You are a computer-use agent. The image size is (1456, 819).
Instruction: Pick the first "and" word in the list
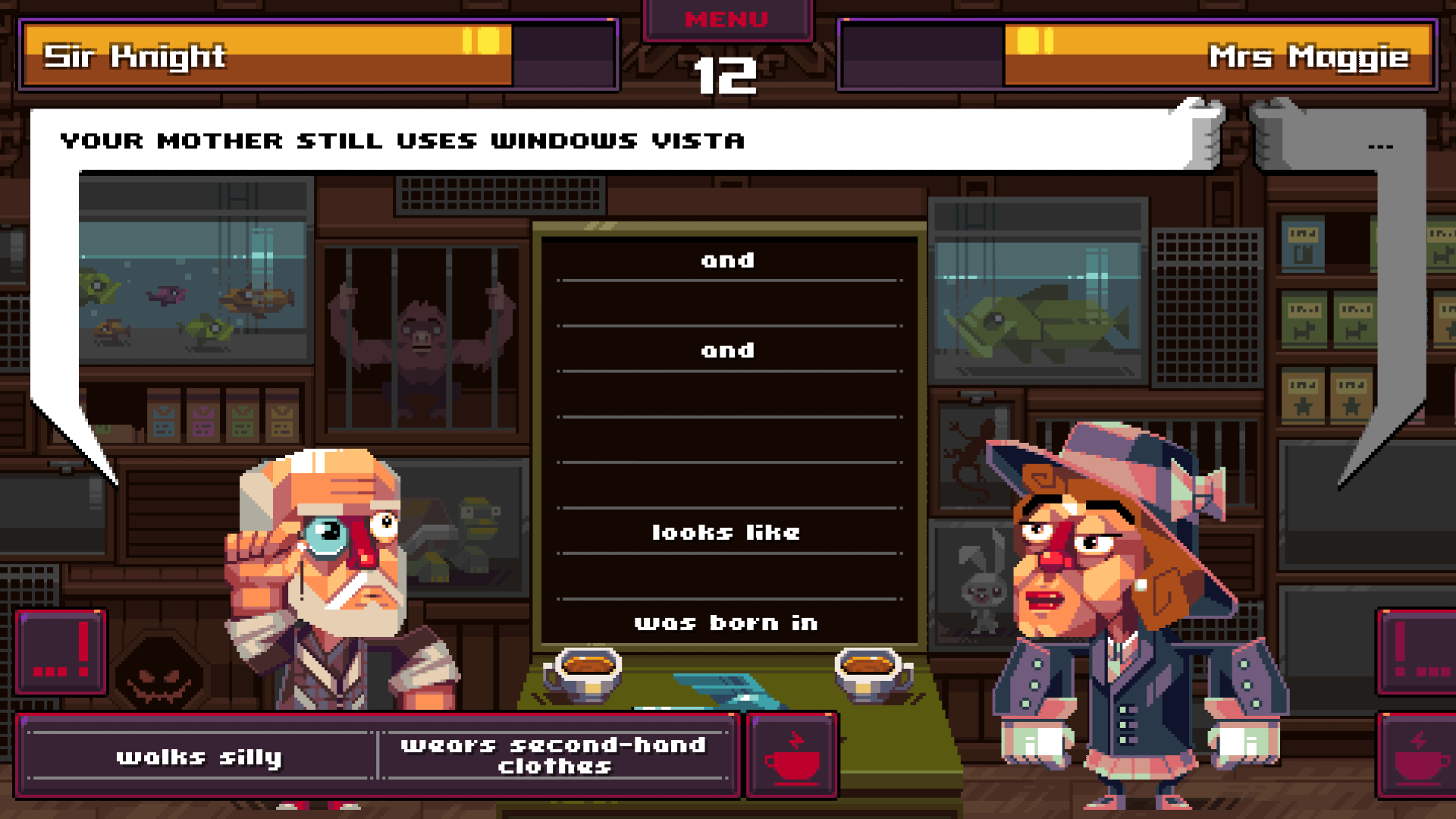[x=728, y=260]
